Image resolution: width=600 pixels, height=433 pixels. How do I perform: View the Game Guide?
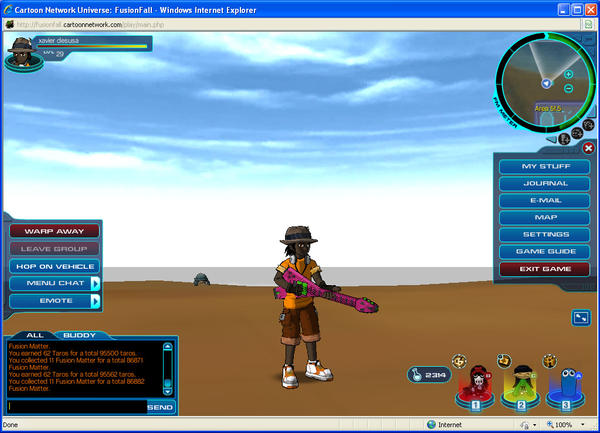tap(545, 251)
